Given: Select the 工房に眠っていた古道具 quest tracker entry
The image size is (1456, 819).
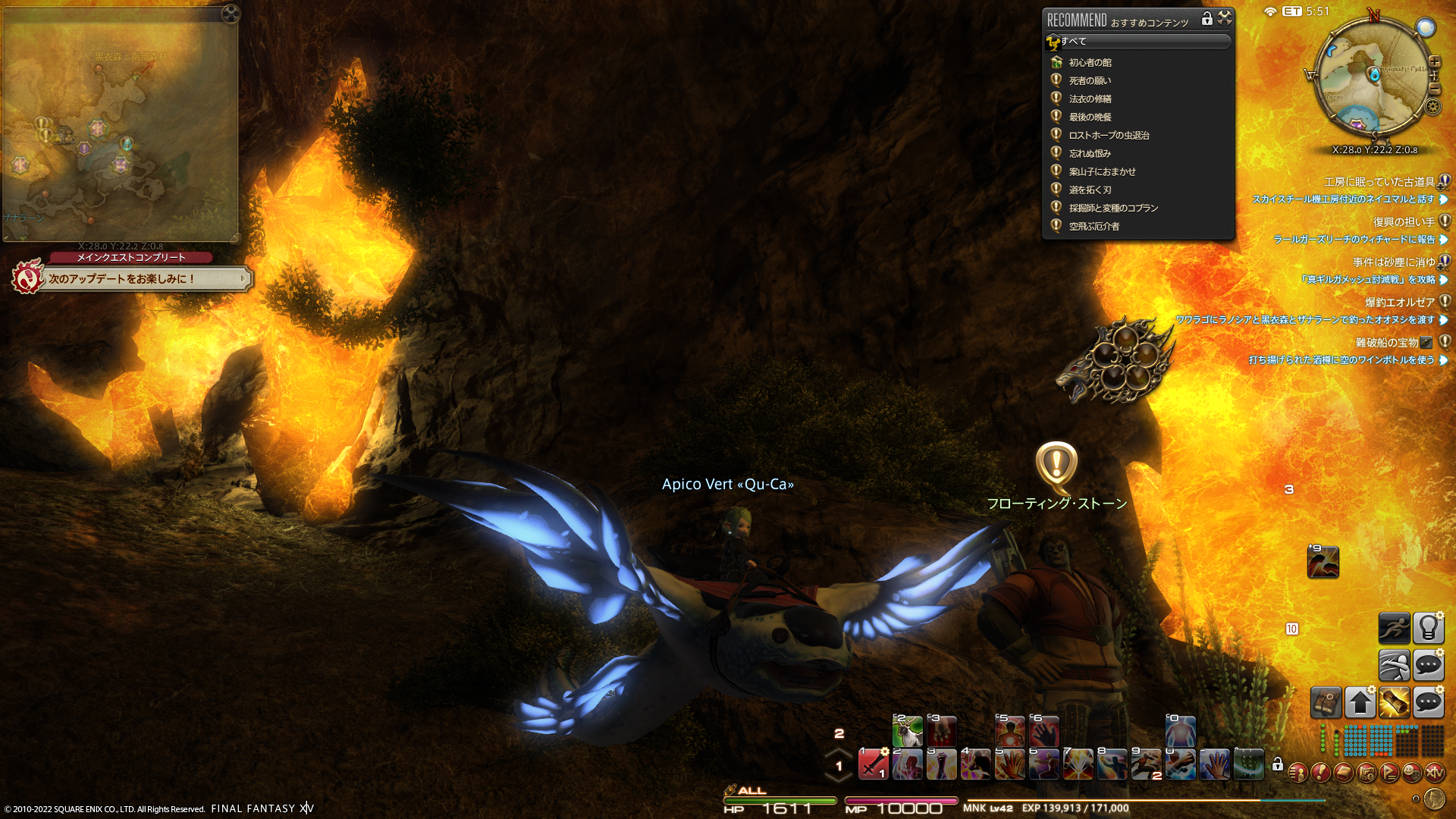Looking at the screenshot, I should 1379,182.
